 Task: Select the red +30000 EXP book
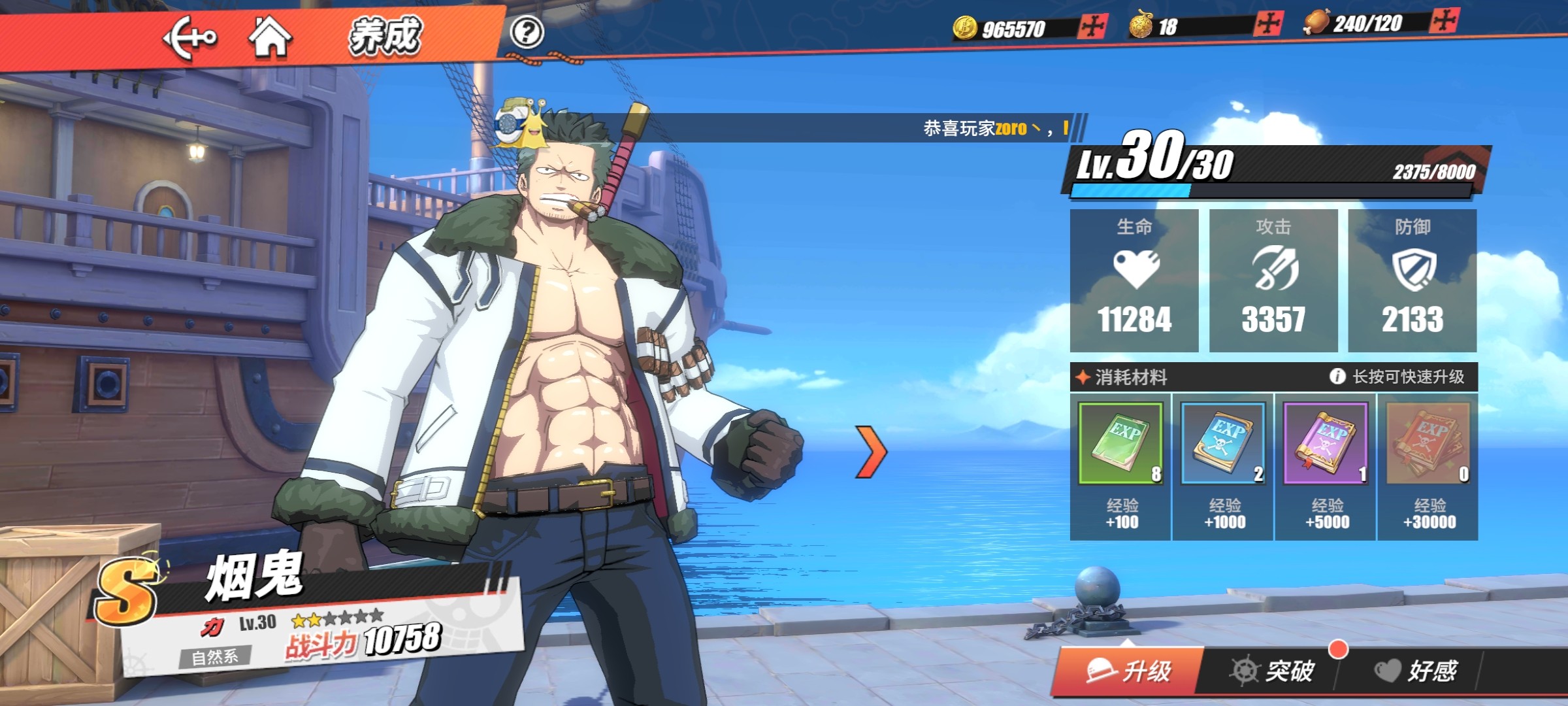1428,444
